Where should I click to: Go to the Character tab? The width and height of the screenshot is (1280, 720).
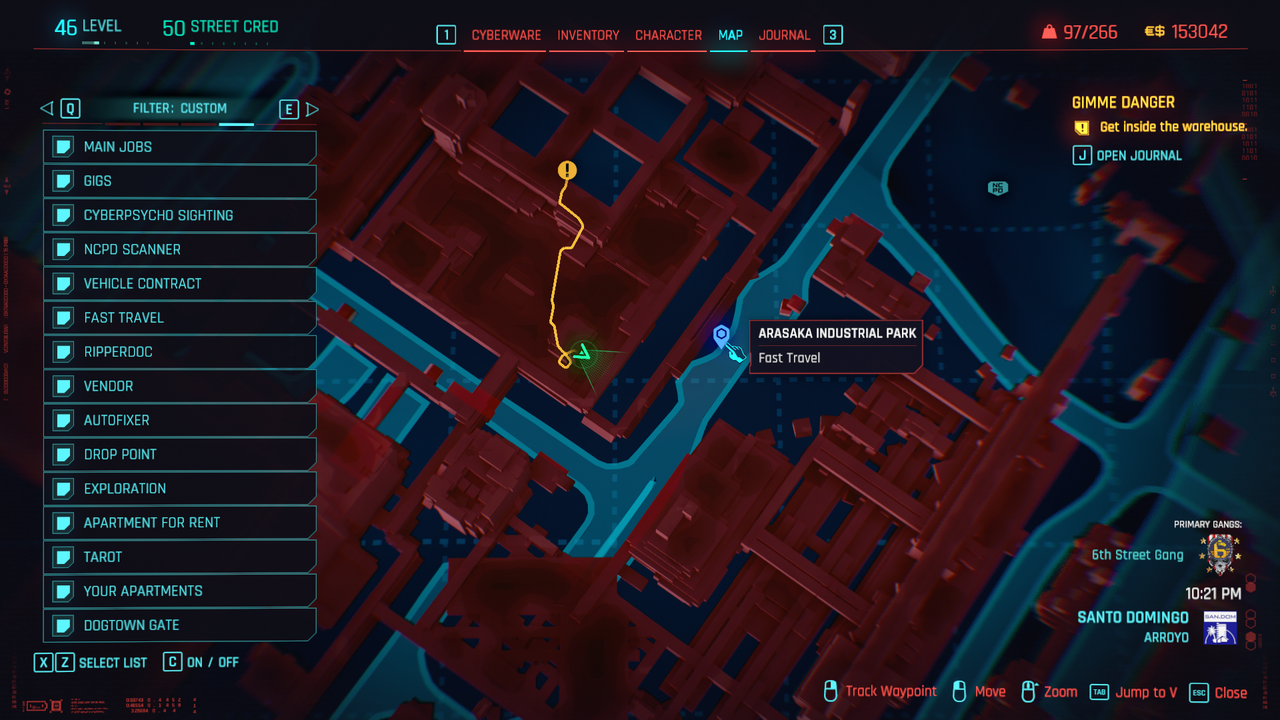pyautogui.click(x=668, y=35)
